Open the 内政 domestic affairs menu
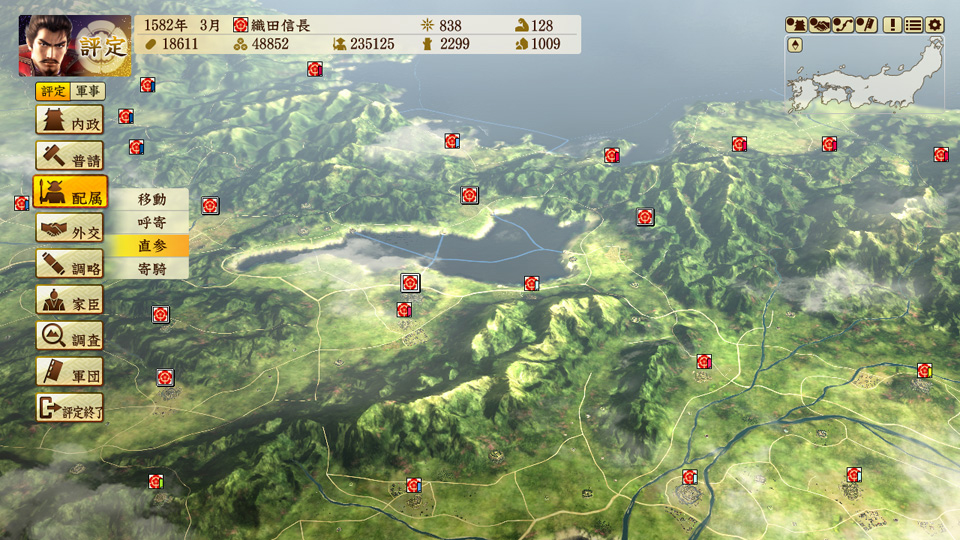 tap(70, 121)
